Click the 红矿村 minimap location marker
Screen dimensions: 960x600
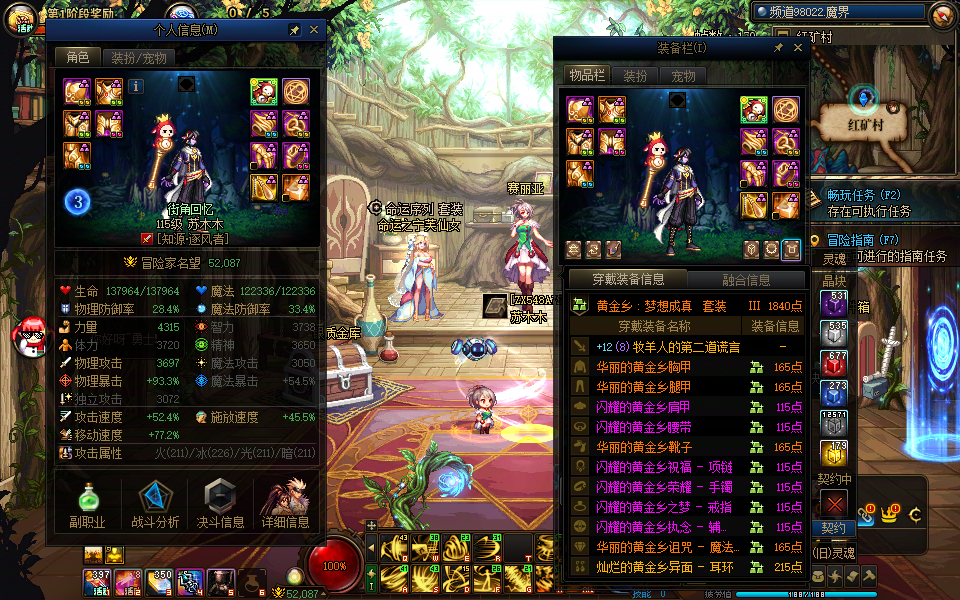pyautogui.click(x=863, y=98)
